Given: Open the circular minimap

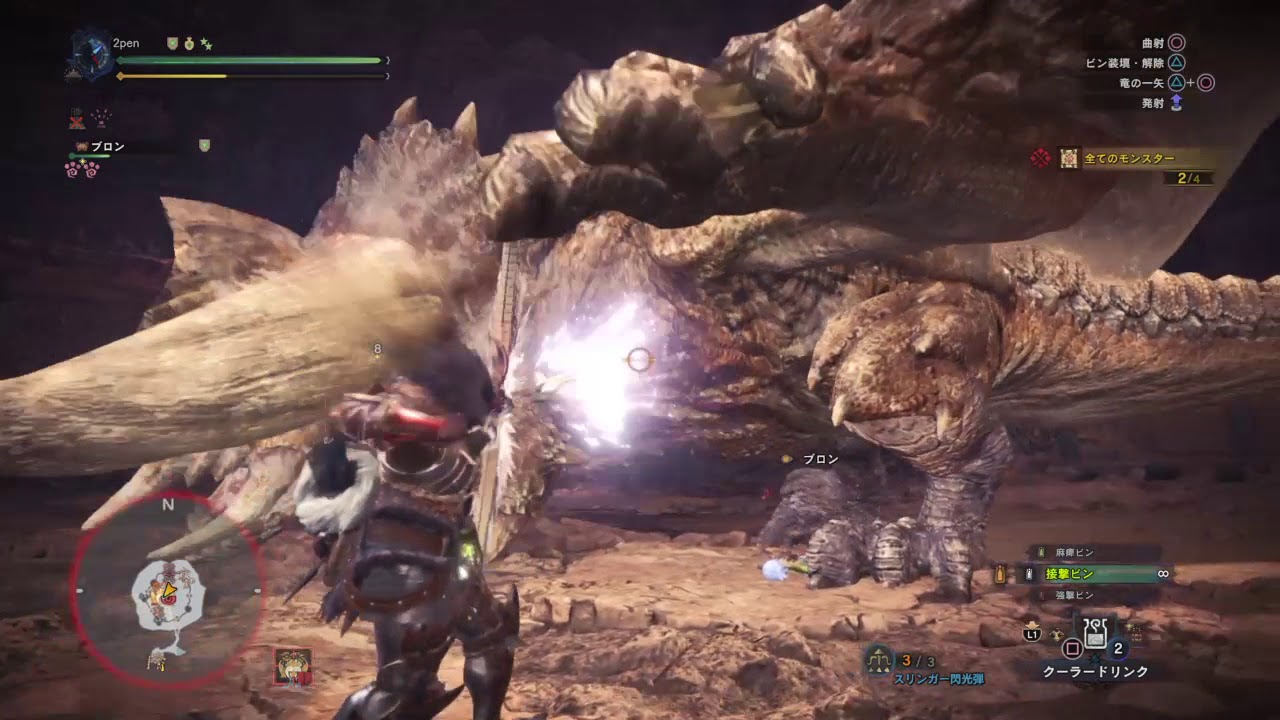Looking at the screenshot, I should [168, 590].
